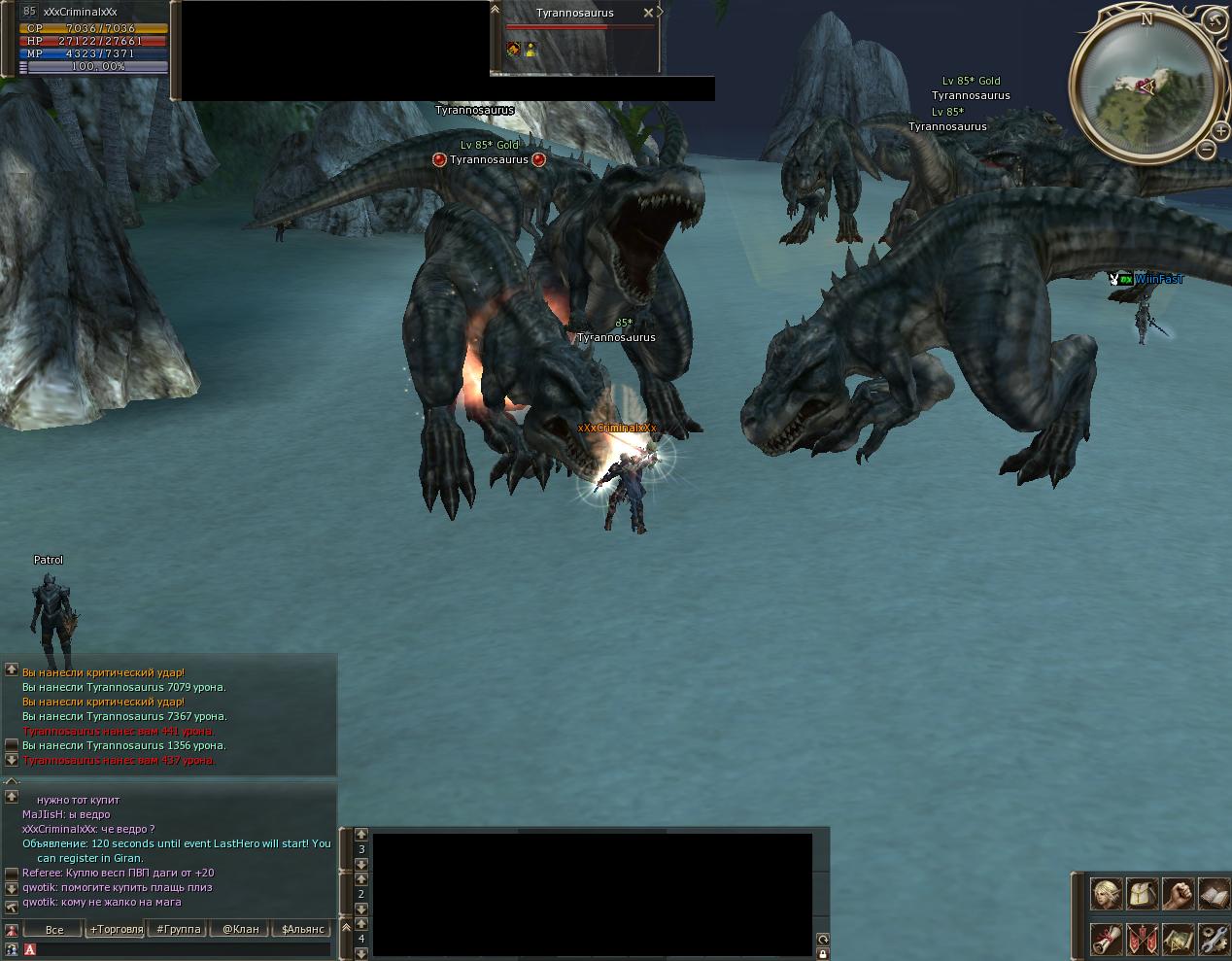Open the quest scroll icon
Image resolution: width=1232 pixels, height=961 pixels.
(1106, 939)
